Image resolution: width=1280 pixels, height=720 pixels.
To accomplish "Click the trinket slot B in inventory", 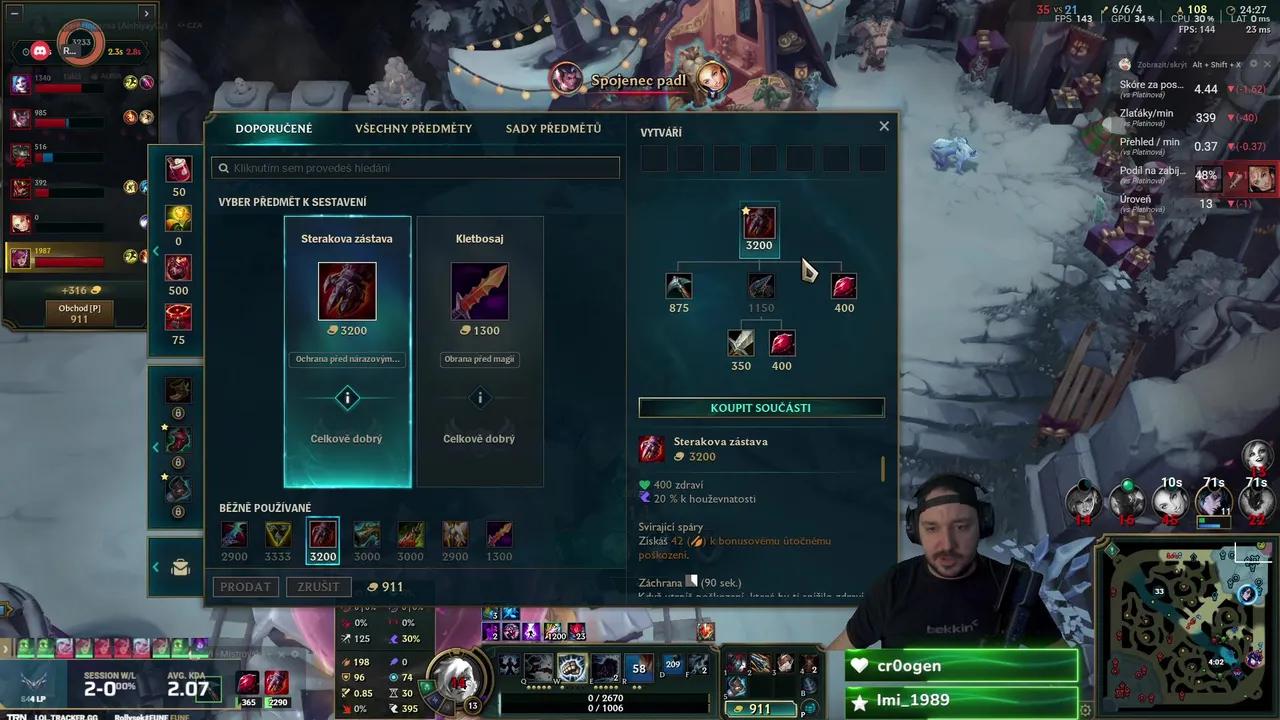I will coord(808,686).
